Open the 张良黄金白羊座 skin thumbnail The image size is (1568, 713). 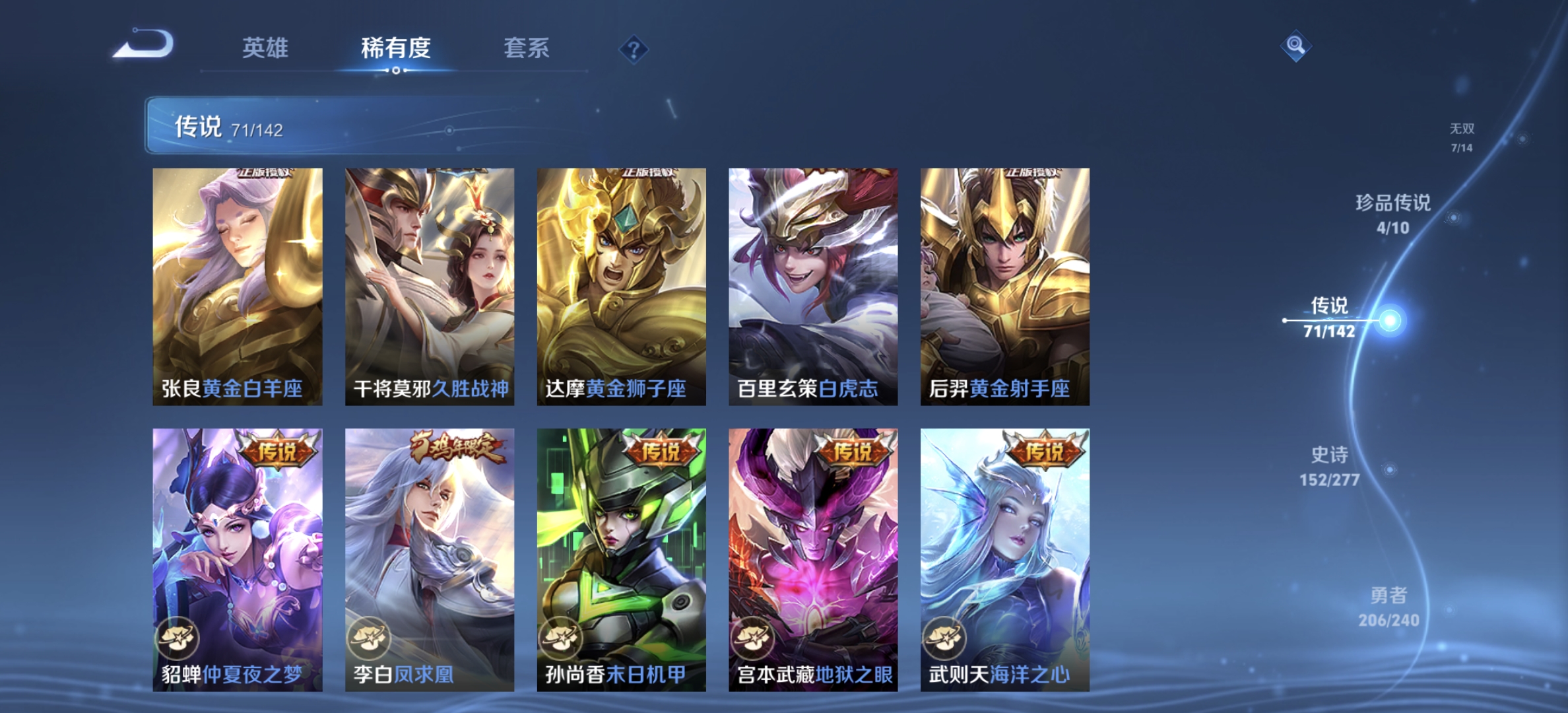click(236, 284)
